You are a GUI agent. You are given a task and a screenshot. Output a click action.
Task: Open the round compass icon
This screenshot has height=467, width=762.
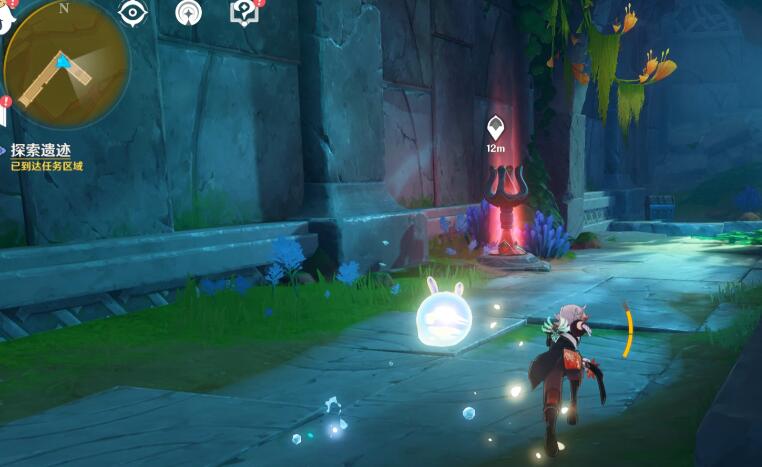[x=187, y=13]
